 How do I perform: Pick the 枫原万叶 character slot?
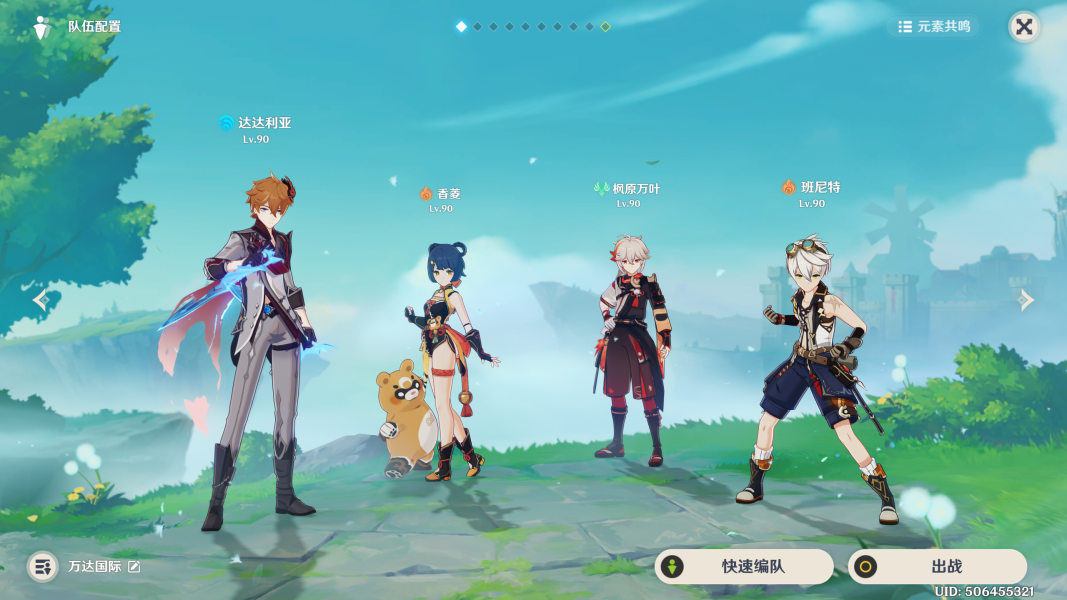pyautogui.click(x=632, y=350)
